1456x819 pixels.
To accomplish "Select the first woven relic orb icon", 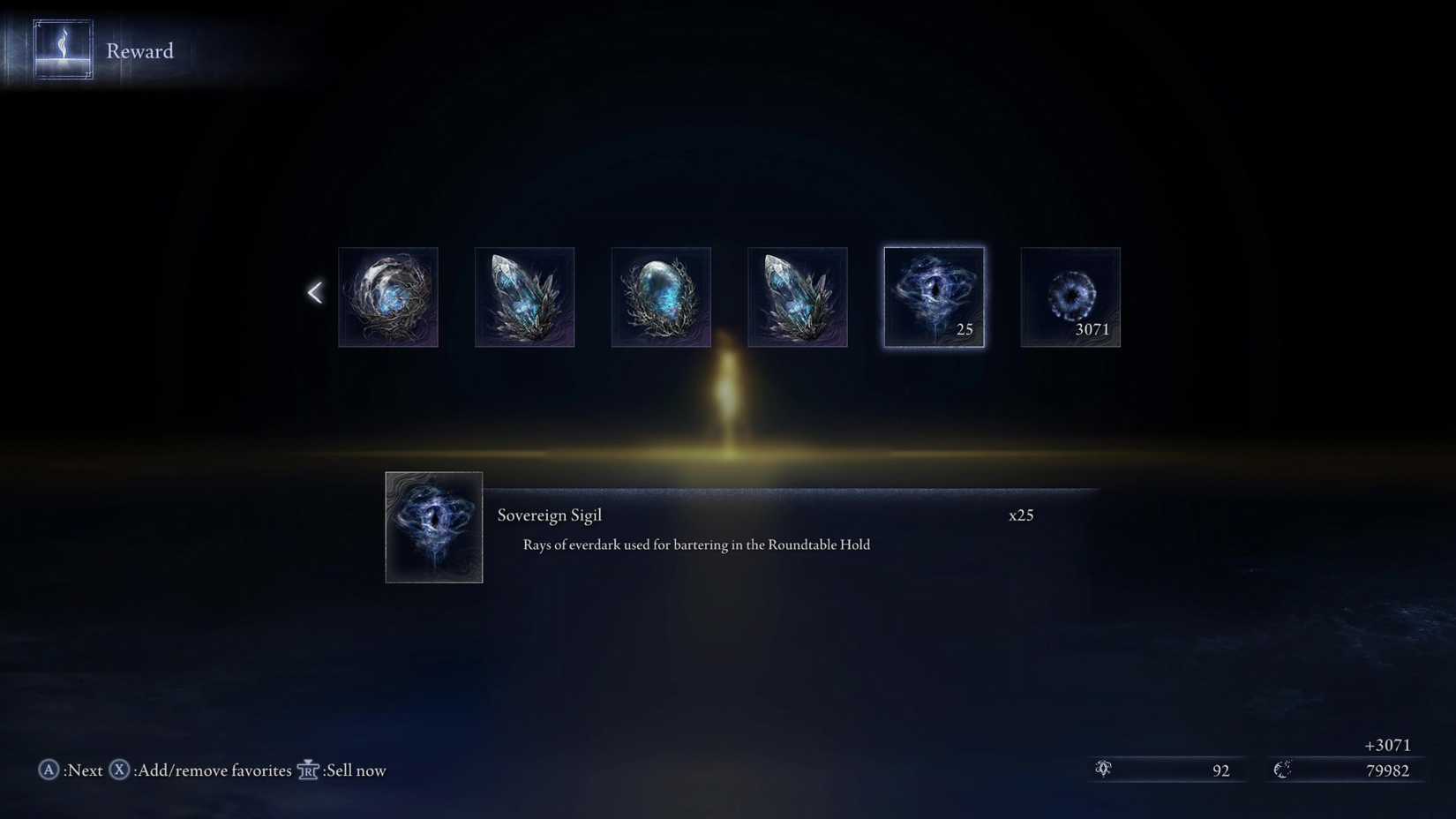I will click(x=387, y=297).
